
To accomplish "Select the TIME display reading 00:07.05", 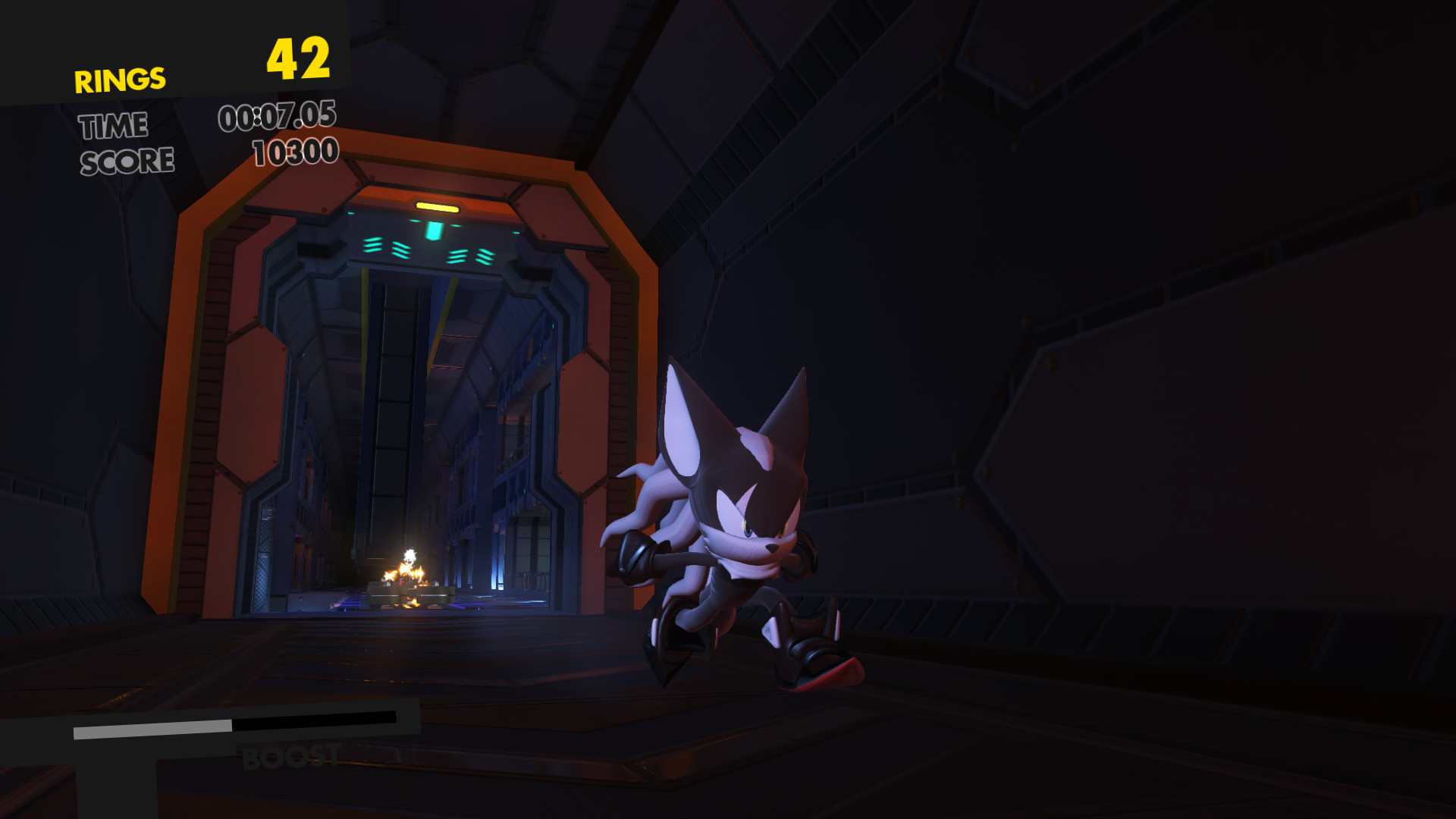I will pos(277,118).
